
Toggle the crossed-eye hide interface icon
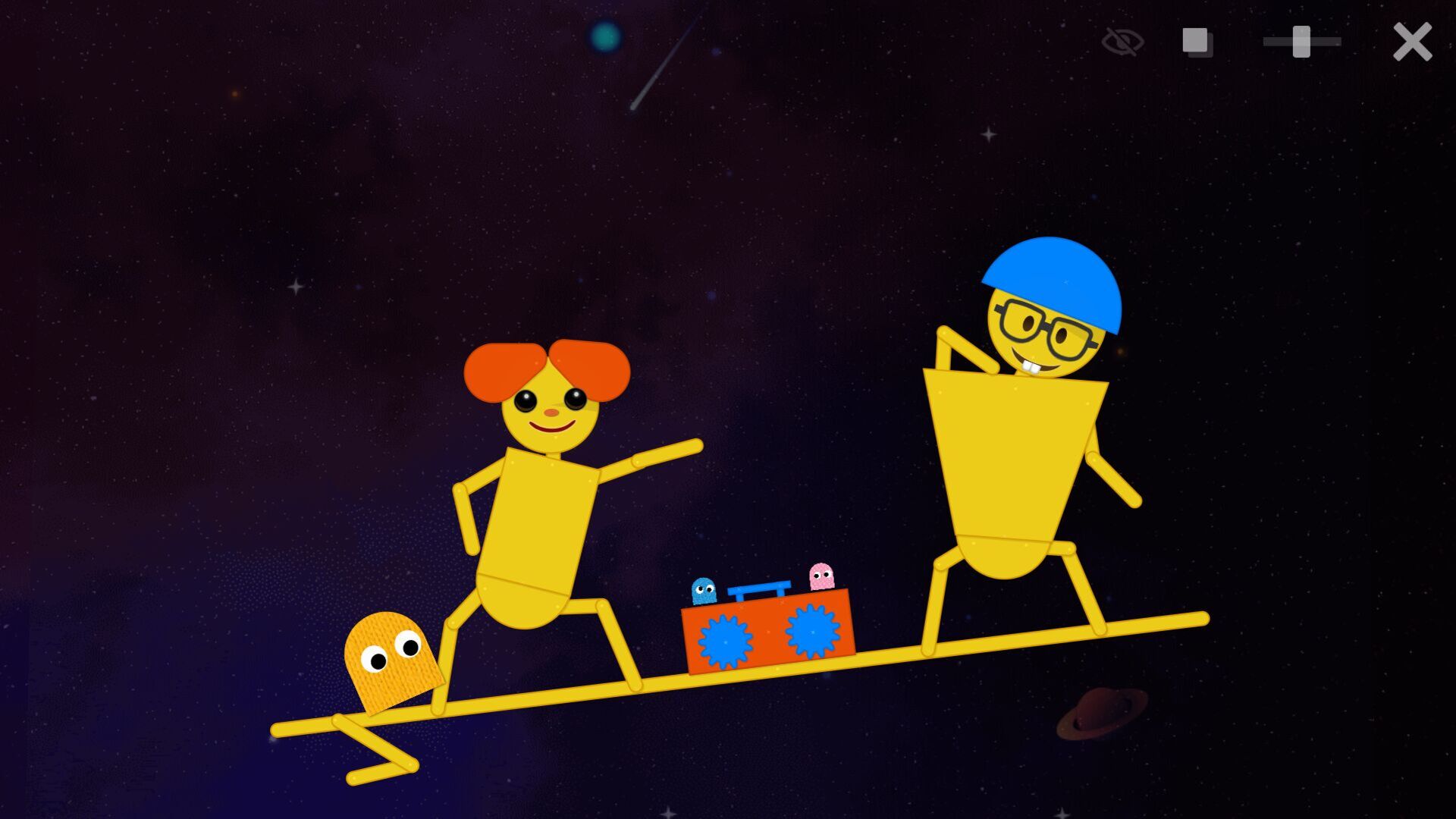tap(1122, 42)
